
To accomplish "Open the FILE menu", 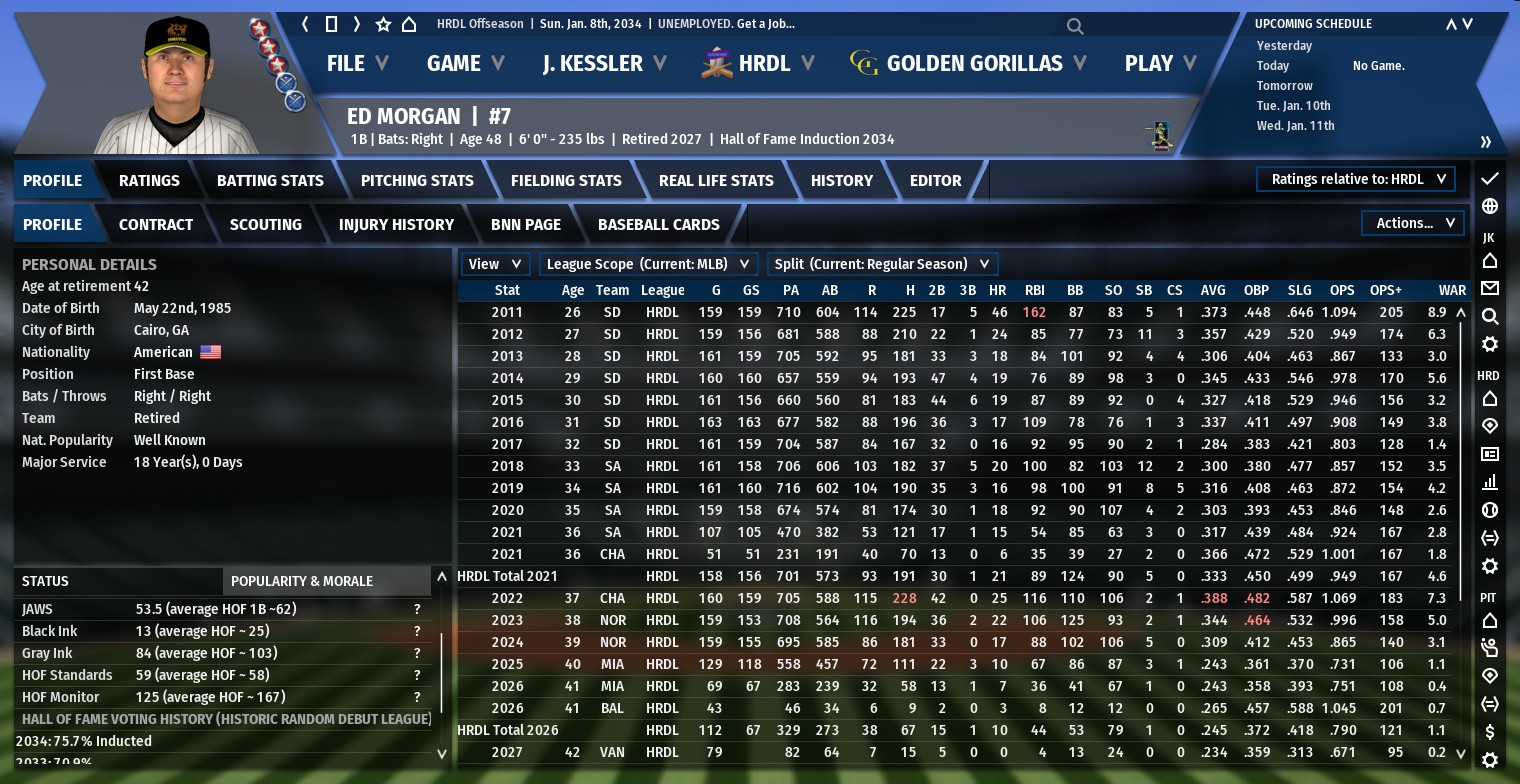I will (356, 63).
